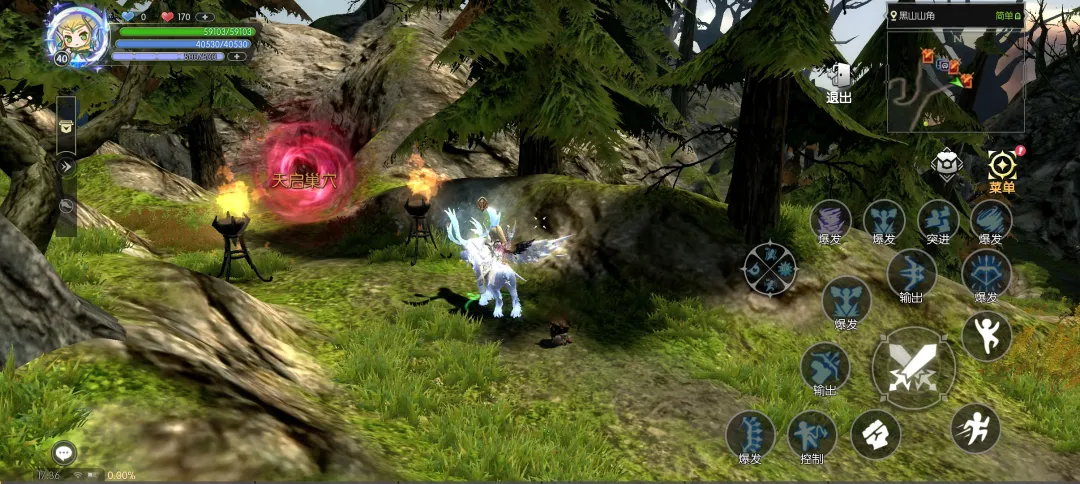
Task: Open the four-way skill wheel selector
Action: click(x=769, y=270)
